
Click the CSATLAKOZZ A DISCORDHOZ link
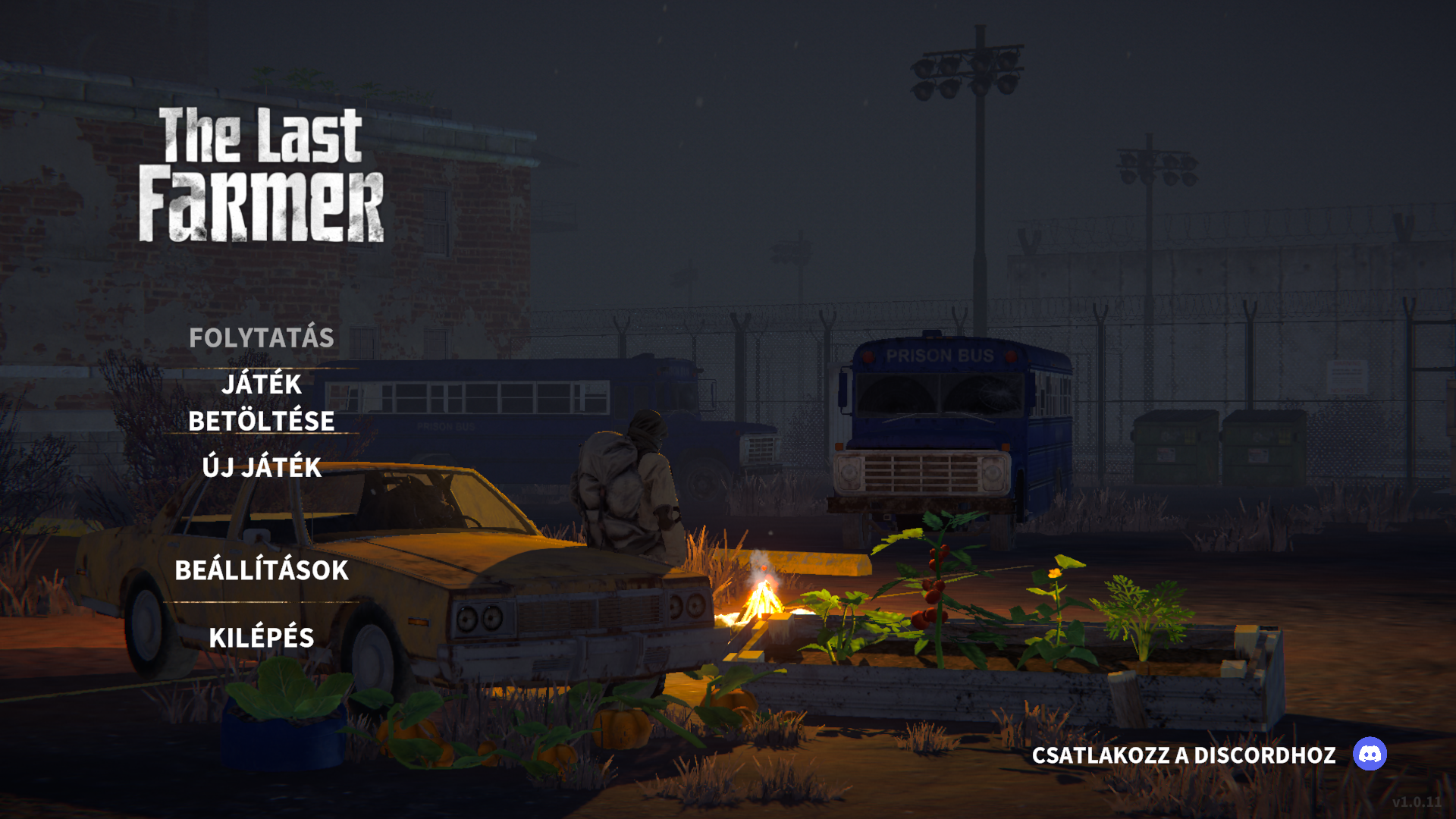coord(1184,755)
